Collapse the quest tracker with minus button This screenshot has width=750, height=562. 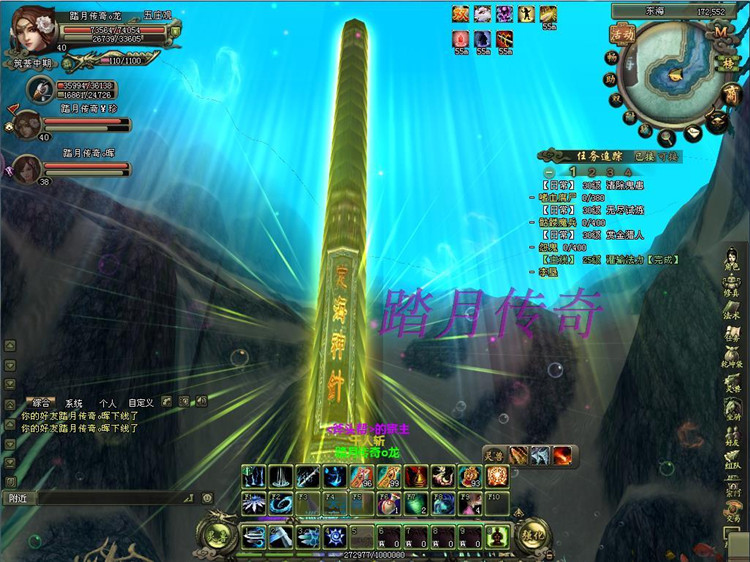pyautogui.click(x=549, y=171)
